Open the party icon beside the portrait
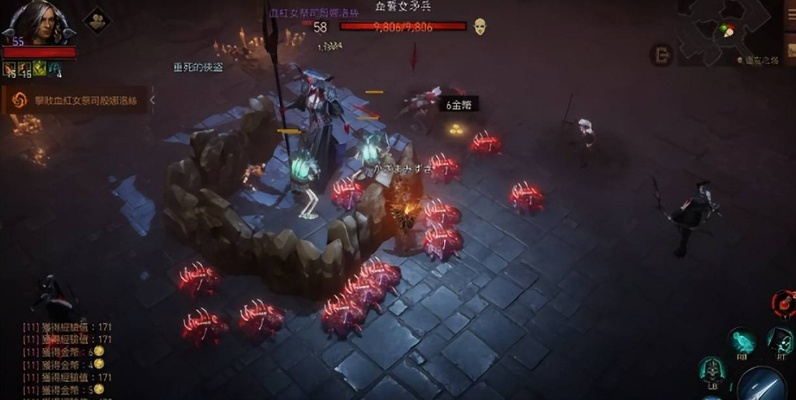Screen dimensions: 796x400 pos(97,19)
